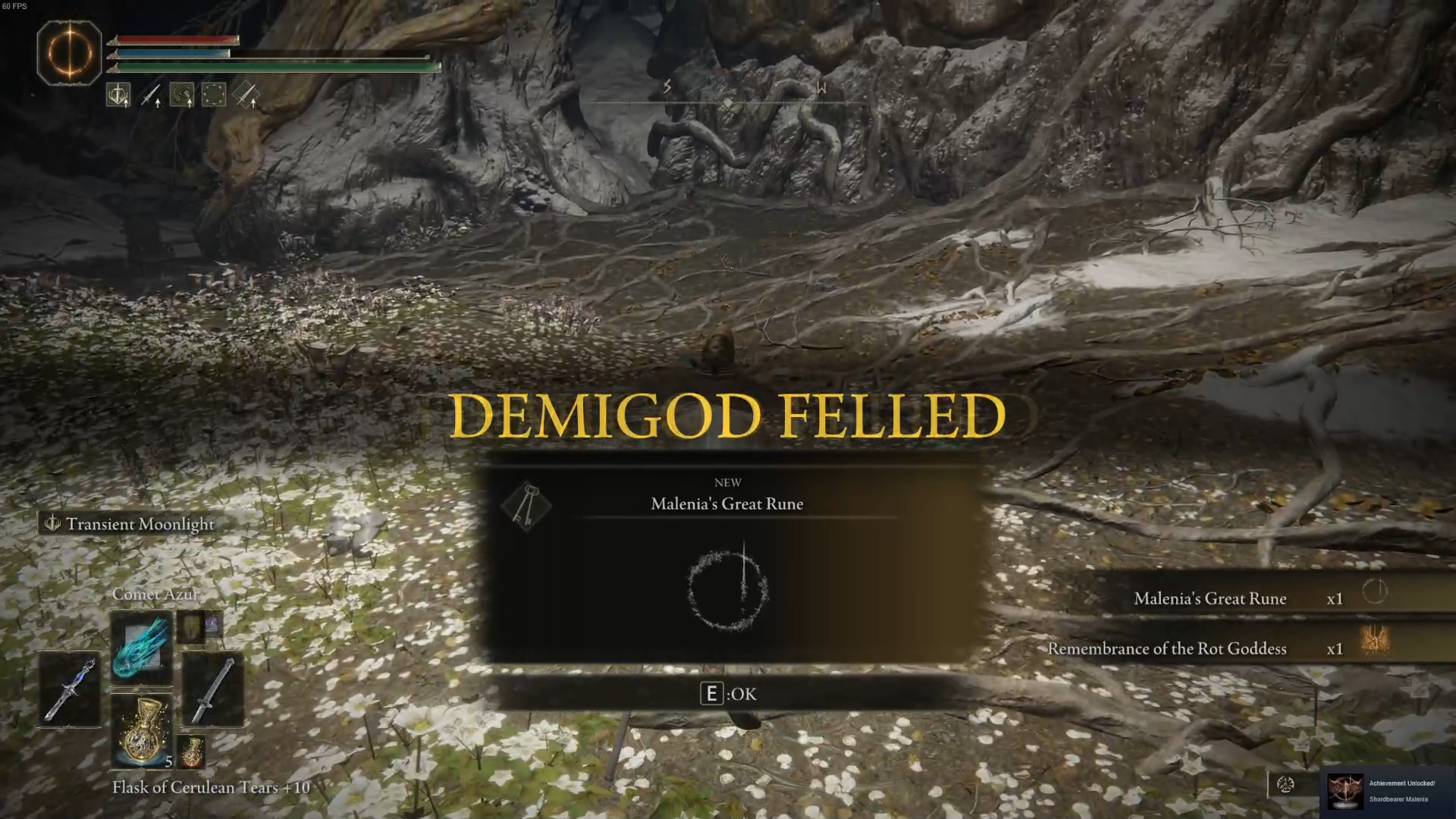1456x819 pixels.
Task: Click the Dark Moon Greatsword weapon icon
Action: tap(68, 689)
